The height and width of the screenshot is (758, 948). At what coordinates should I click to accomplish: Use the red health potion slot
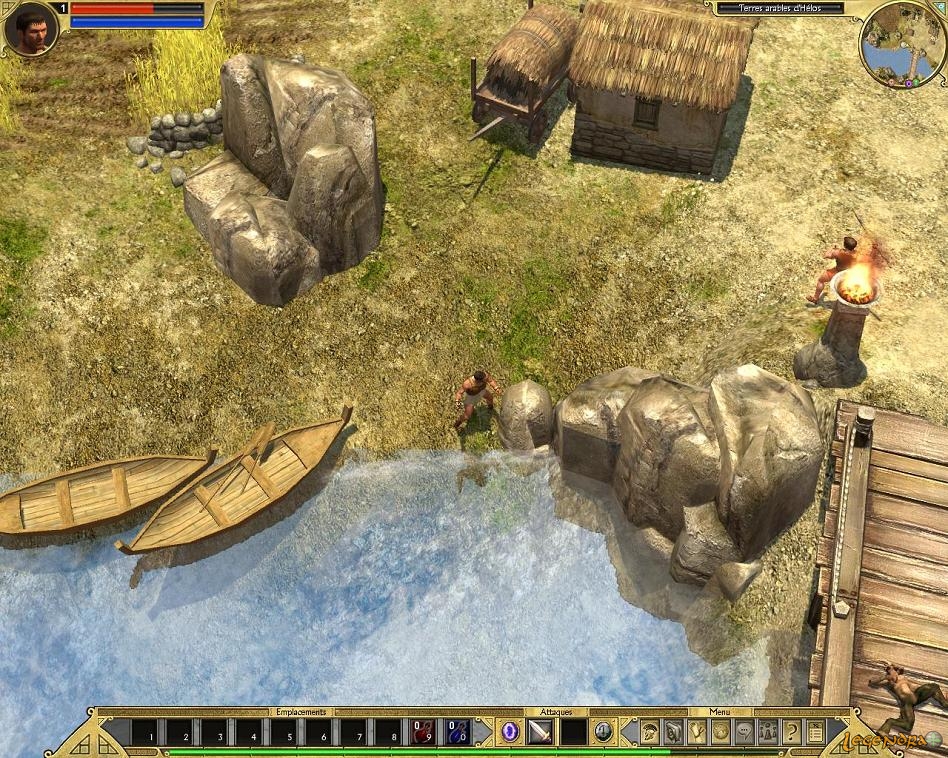[423, 732]
